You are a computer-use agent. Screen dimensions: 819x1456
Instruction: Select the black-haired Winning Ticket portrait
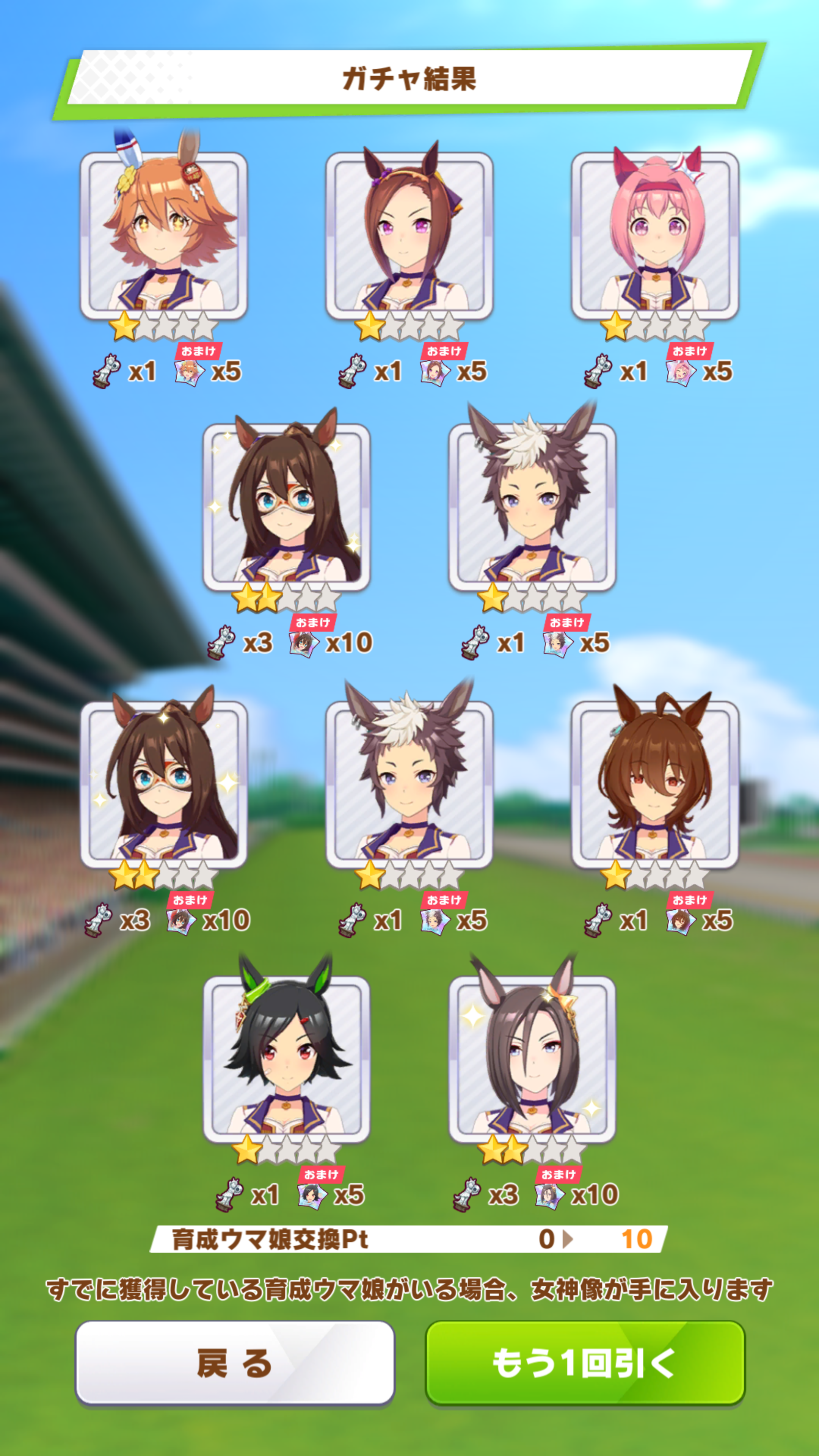287,1059
